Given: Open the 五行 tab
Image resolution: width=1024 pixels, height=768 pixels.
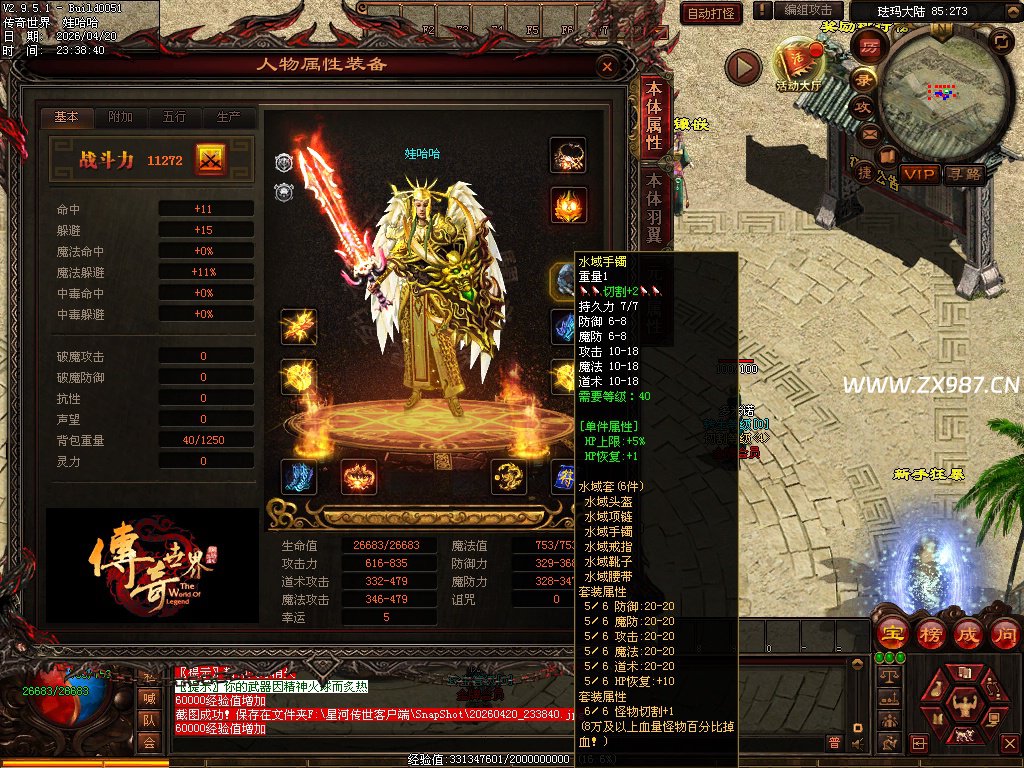Looking at the screenshot, I should tap(174, 117).
